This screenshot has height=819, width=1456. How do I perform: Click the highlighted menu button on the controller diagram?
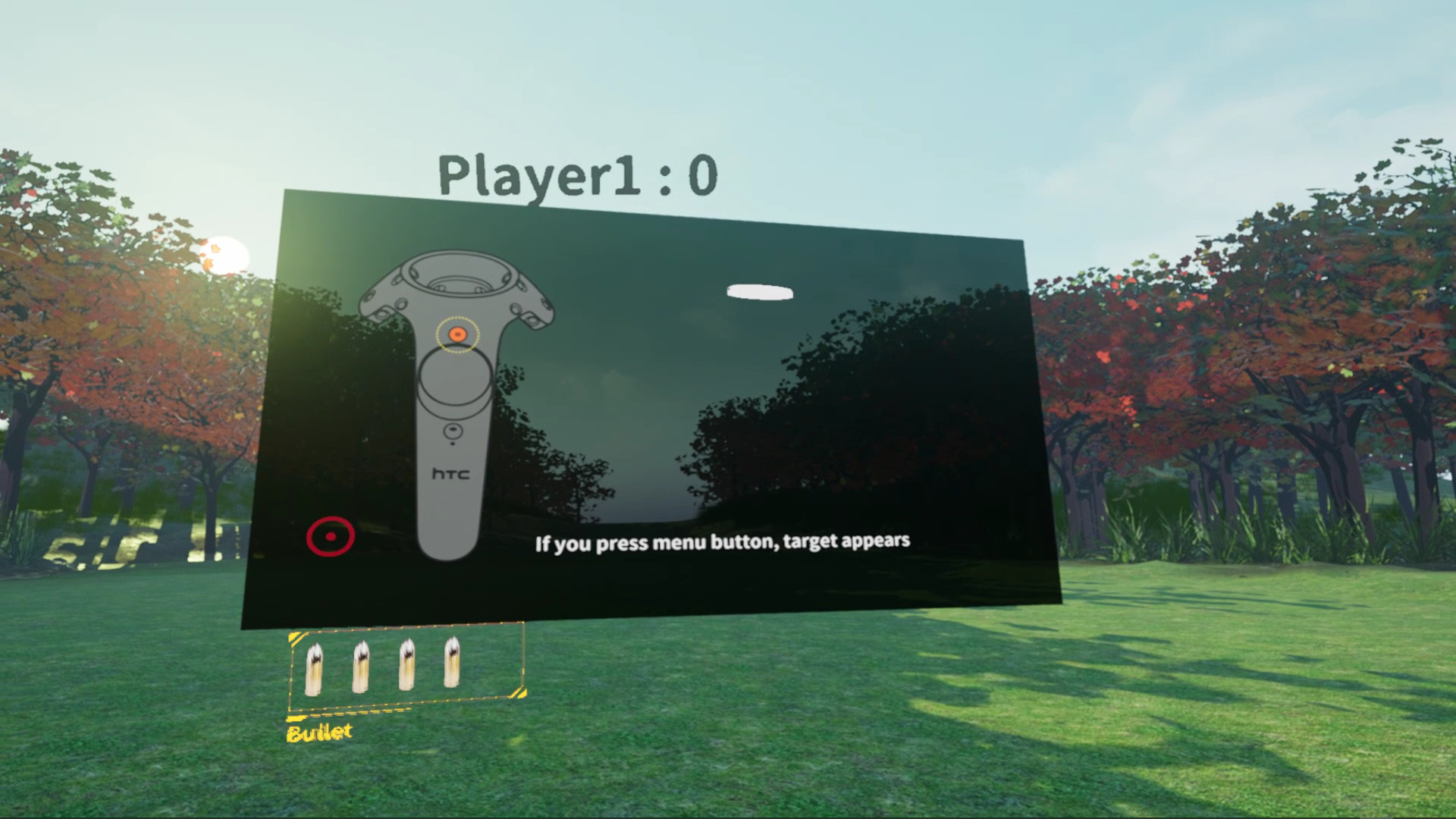coord(457,332)
